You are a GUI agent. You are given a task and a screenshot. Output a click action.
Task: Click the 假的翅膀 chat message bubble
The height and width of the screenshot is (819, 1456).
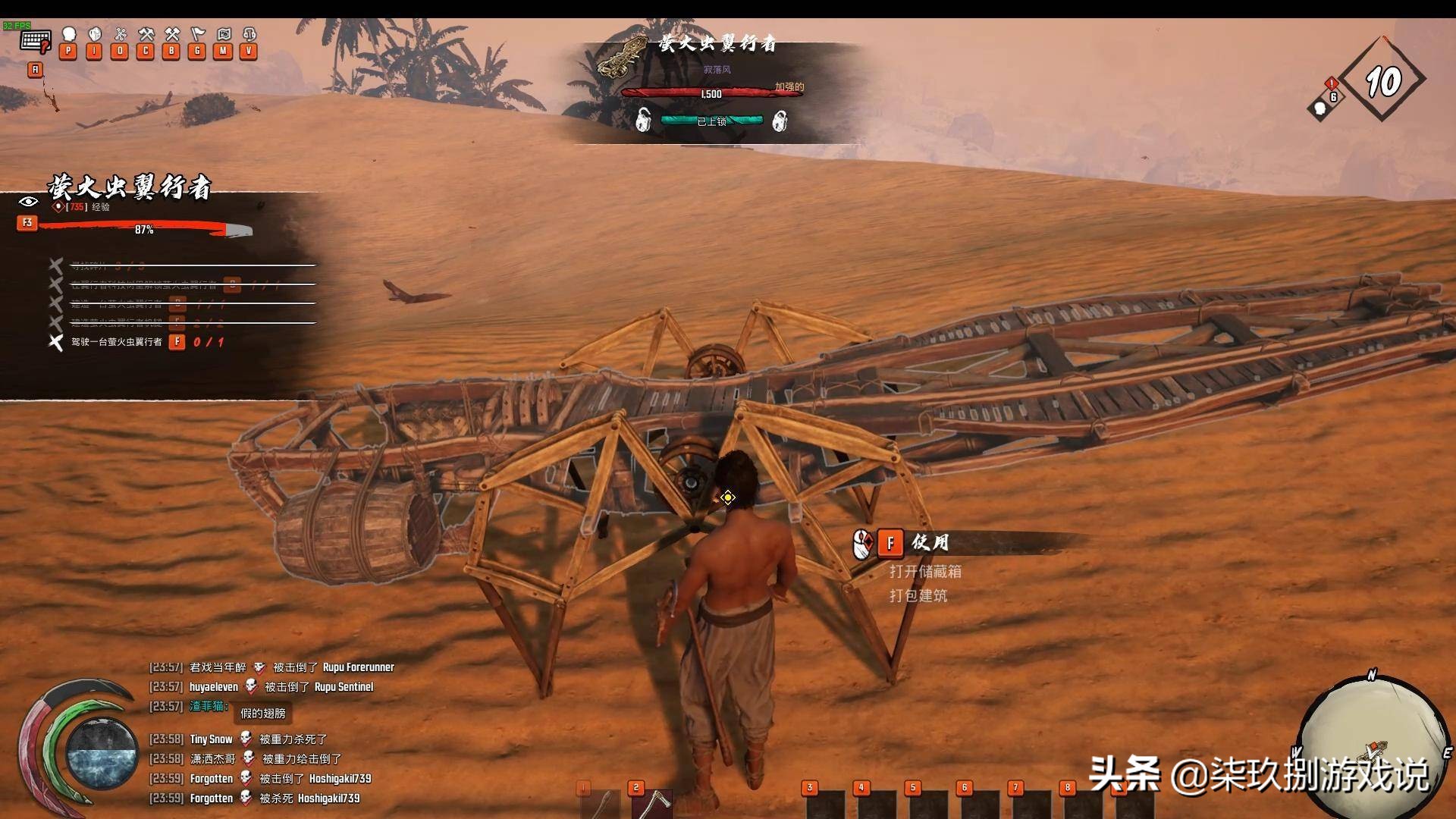click(x=262, y=713)
